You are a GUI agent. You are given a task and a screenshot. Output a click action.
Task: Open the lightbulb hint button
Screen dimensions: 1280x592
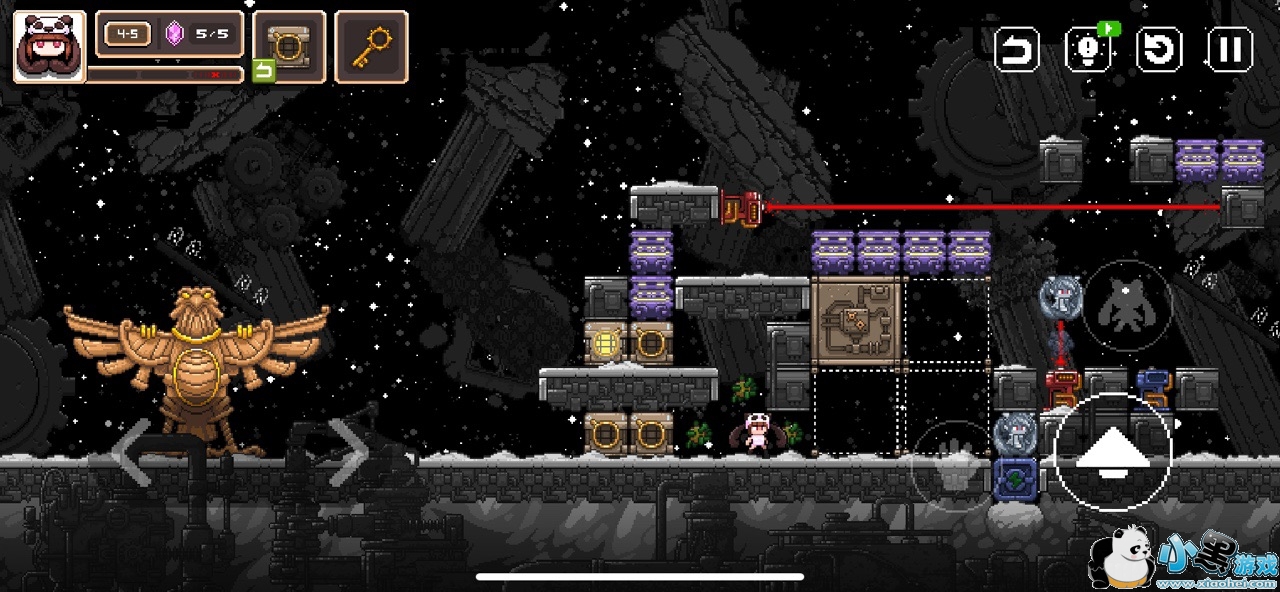pyautogui.click(x=1088, y=49)
